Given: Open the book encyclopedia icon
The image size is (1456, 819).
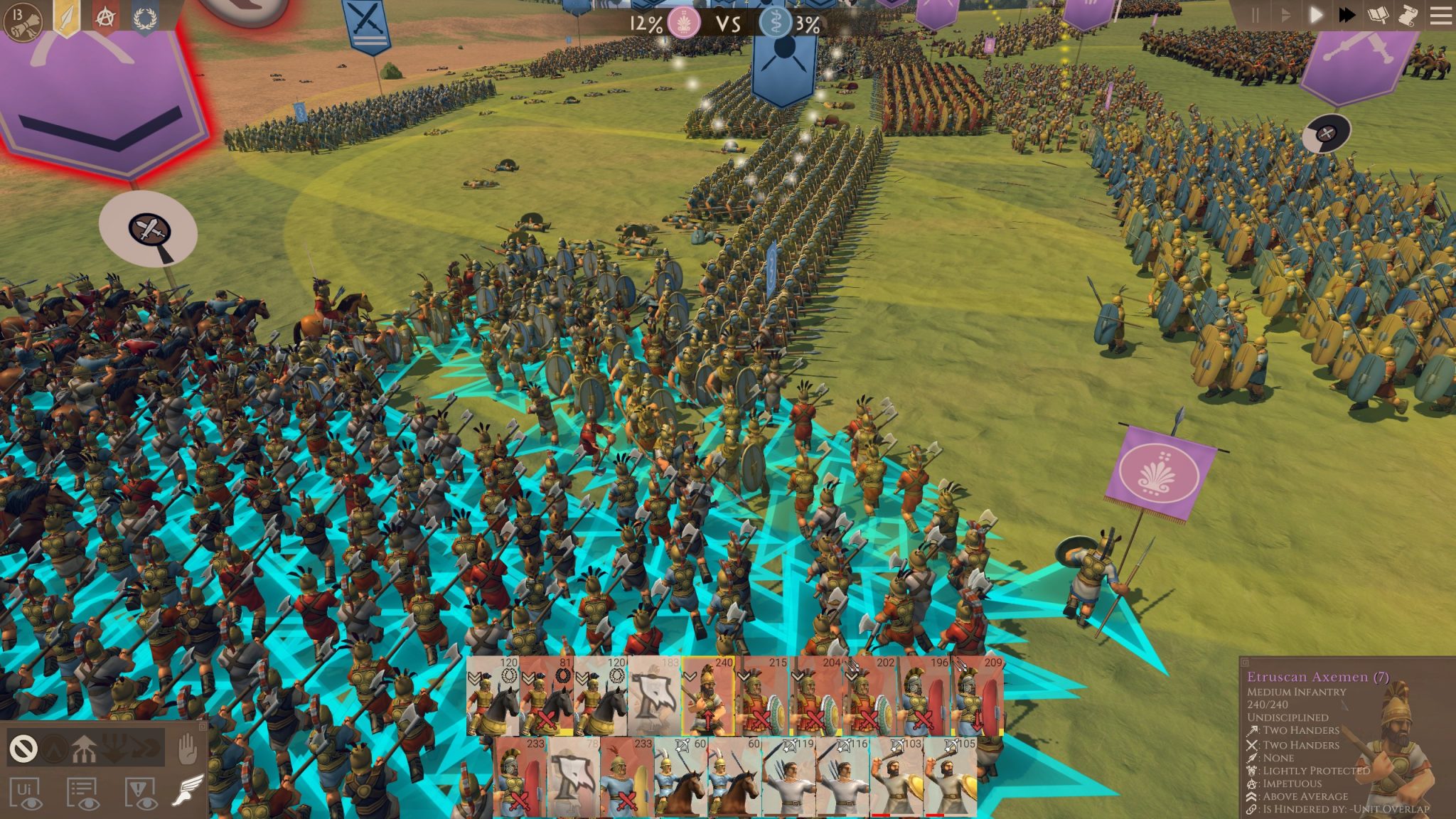Looking at the screenshot, I should point(1378,15).
